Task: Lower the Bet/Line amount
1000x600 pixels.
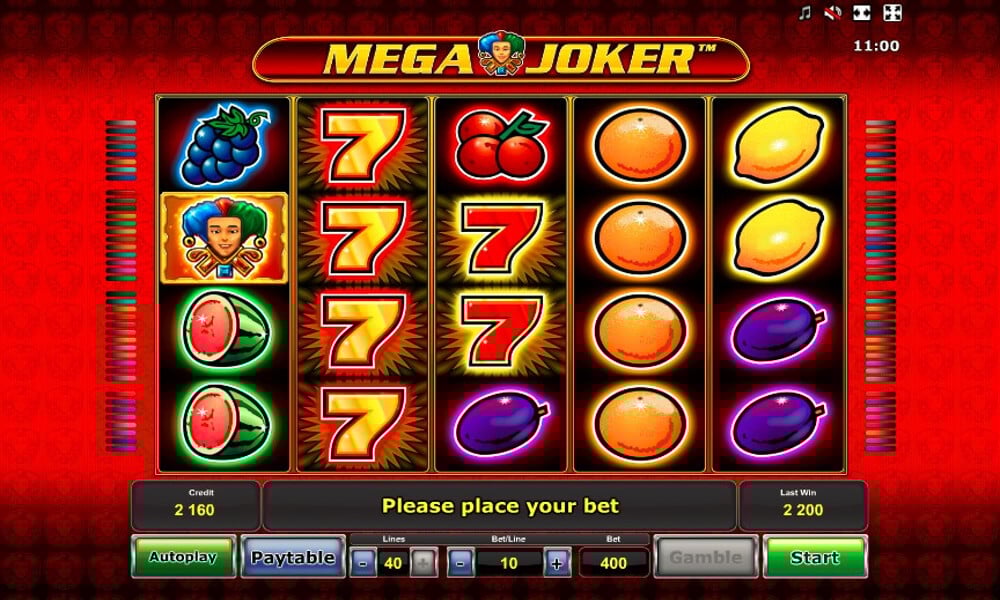Action: pos(460,563)
